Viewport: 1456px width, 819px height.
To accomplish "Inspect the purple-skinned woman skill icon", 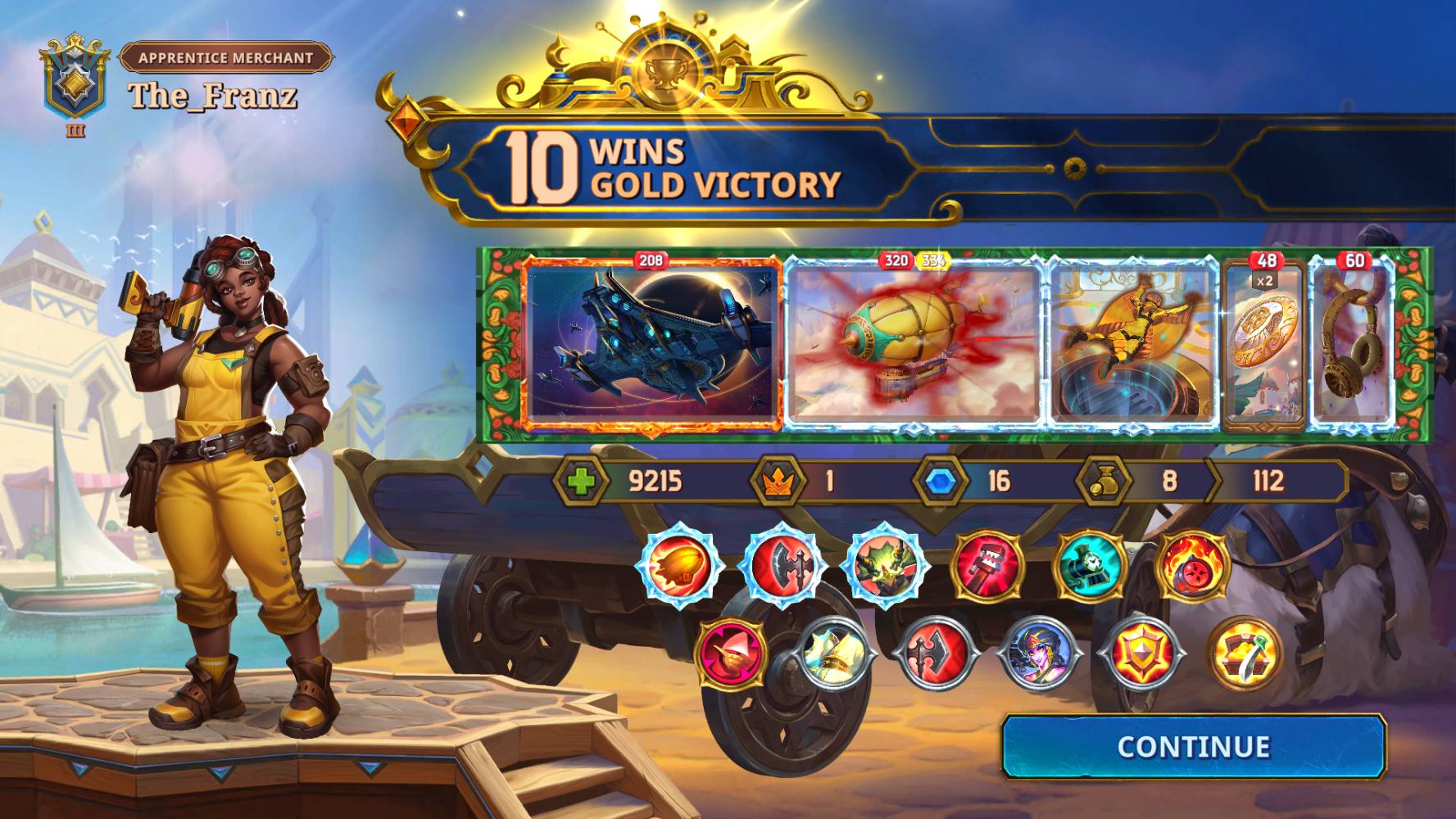I will point(1039,654).
